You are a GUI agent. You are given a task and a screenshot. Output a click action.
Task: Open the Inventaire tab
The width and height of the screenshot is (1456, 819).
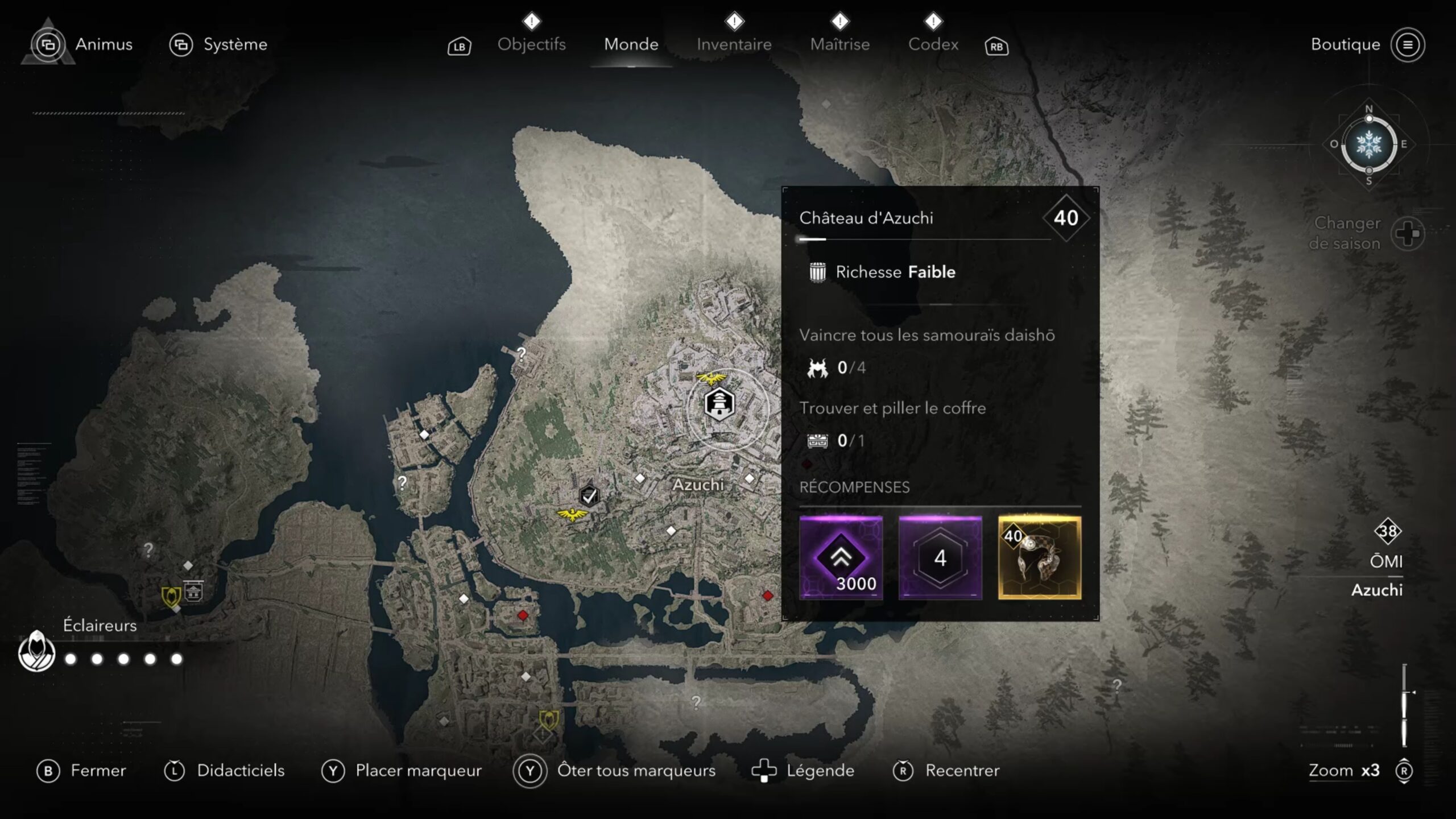pyautogui.click(x=734, y=44)
